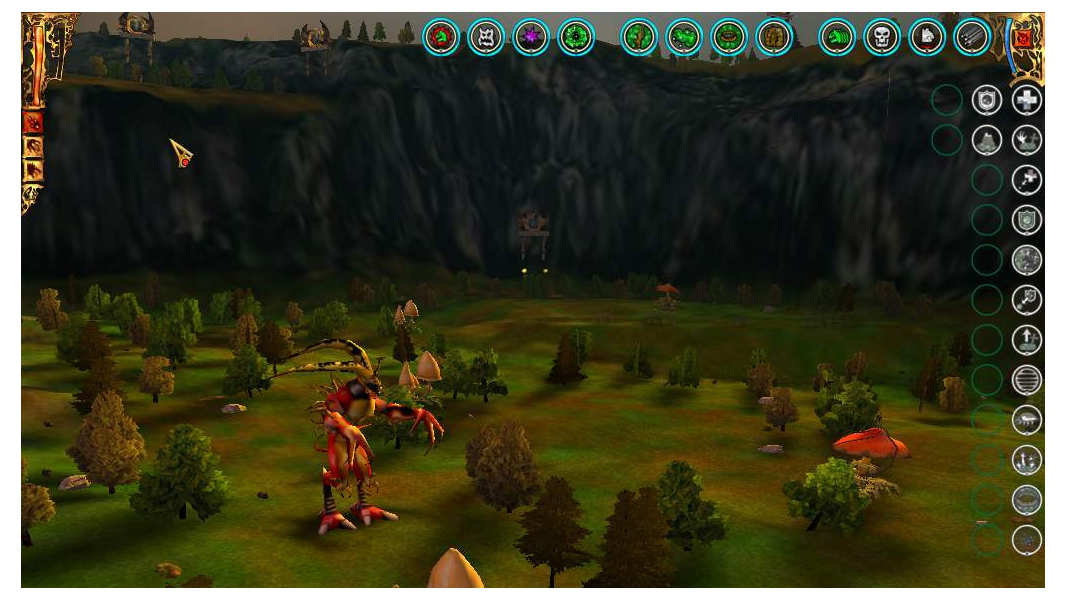
Task: Select the red claw icon on left panel
Action: [33, 123]
